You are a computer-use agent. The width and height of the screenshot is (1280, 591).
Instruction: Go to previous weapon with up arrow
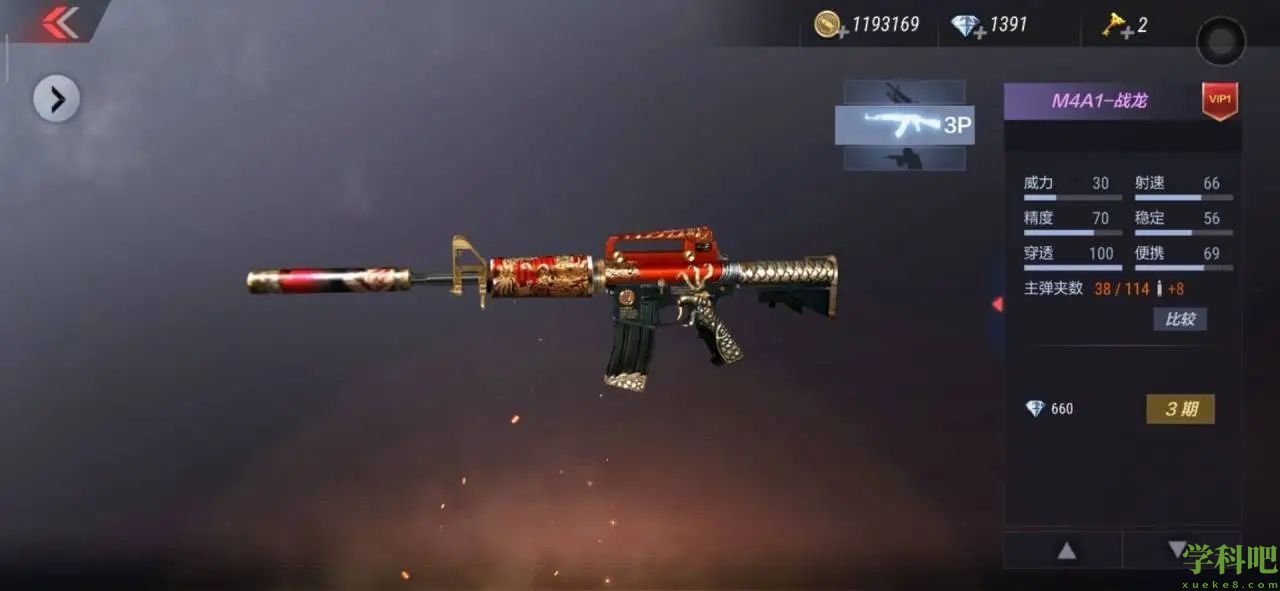tap(1067, 551)
